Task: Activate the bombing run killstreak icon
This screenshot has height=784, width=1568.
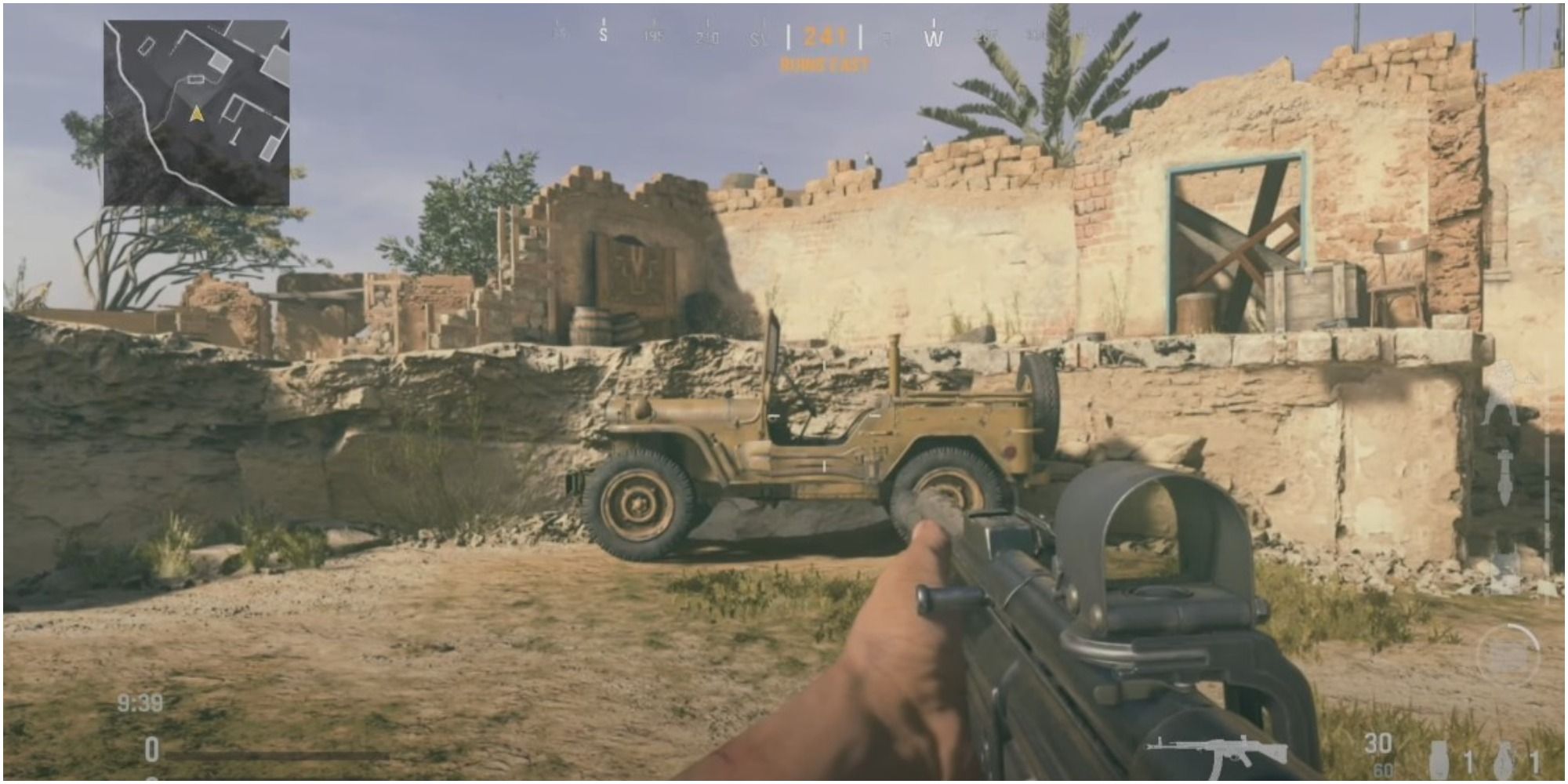Action: click(x=1505, y=477)
